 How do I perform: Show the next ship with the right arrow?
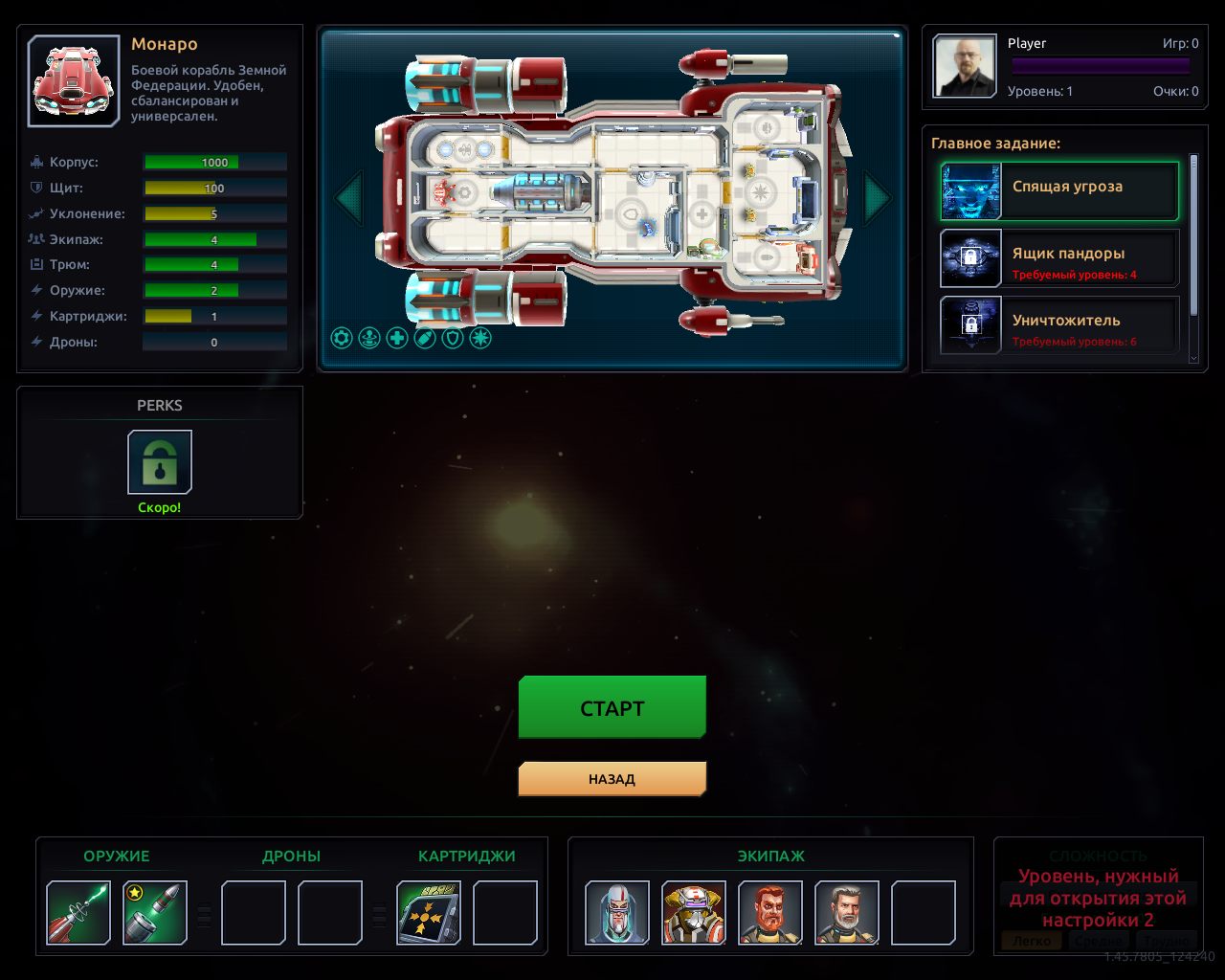[877, 198]
